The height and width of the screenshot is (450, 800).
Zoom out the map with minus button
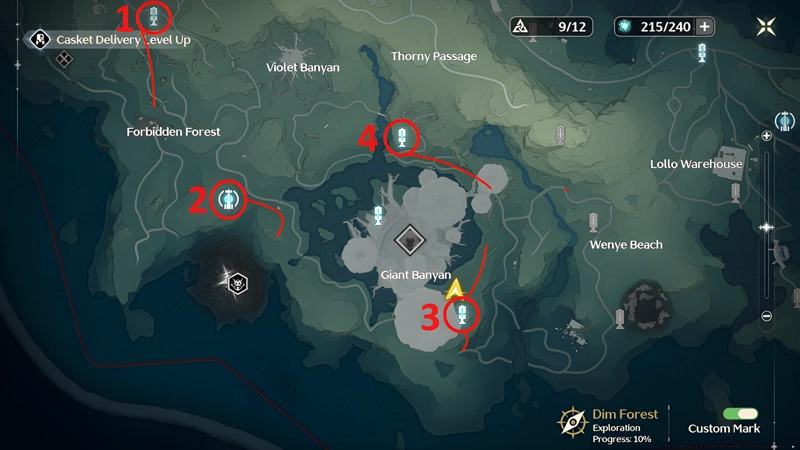(x=767, y=316)
